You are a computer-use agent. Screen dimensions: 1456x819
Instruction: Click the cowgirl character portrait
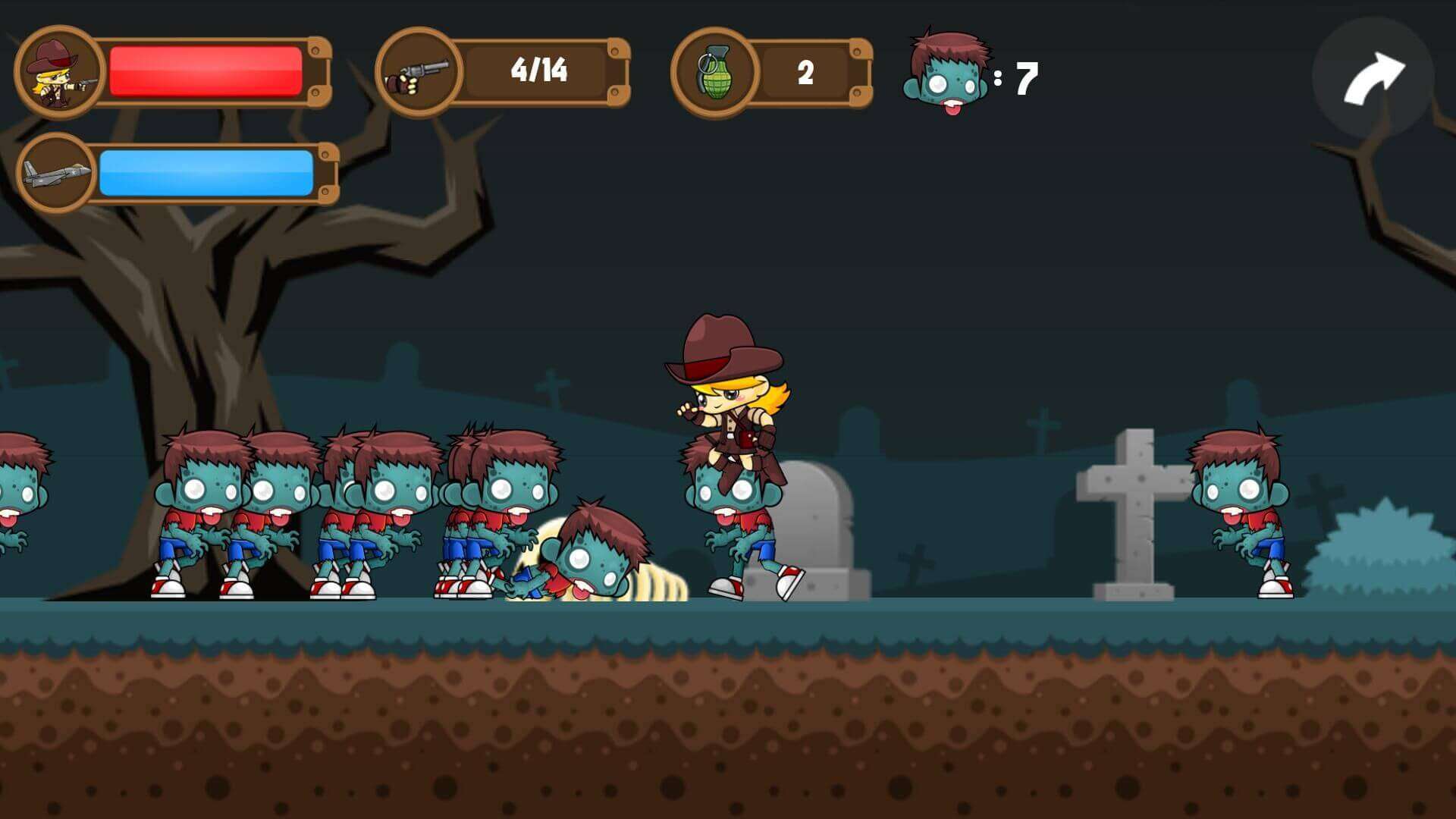point(59,73)
